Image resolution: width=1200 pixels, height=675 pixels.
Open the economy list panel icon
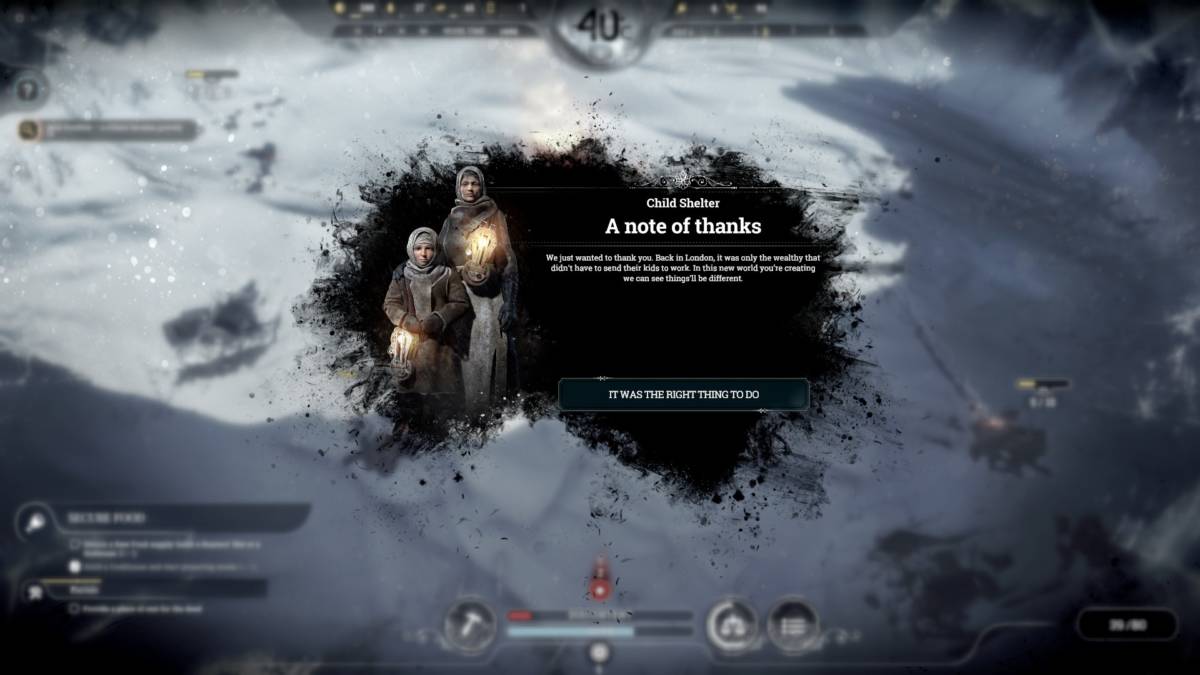click(x=793, y=625)
